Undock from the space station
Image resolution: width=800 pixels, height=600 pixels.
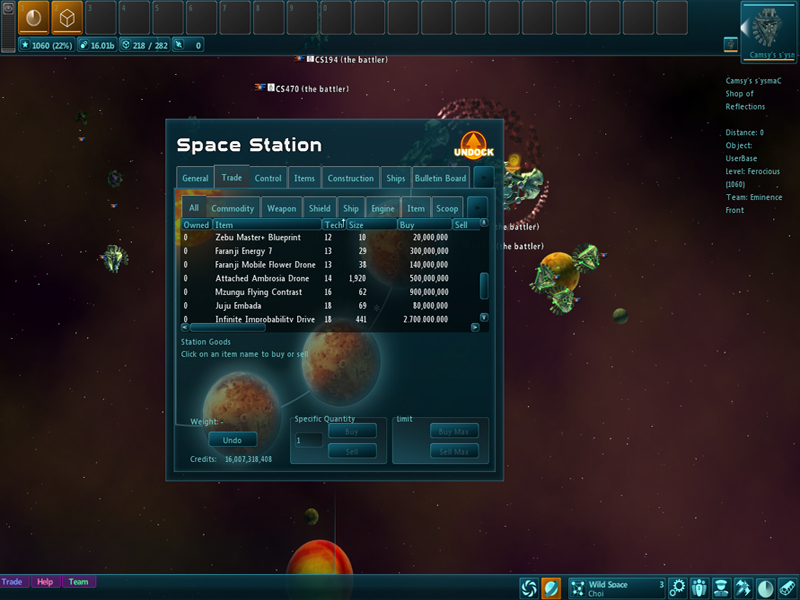point(476,148)
